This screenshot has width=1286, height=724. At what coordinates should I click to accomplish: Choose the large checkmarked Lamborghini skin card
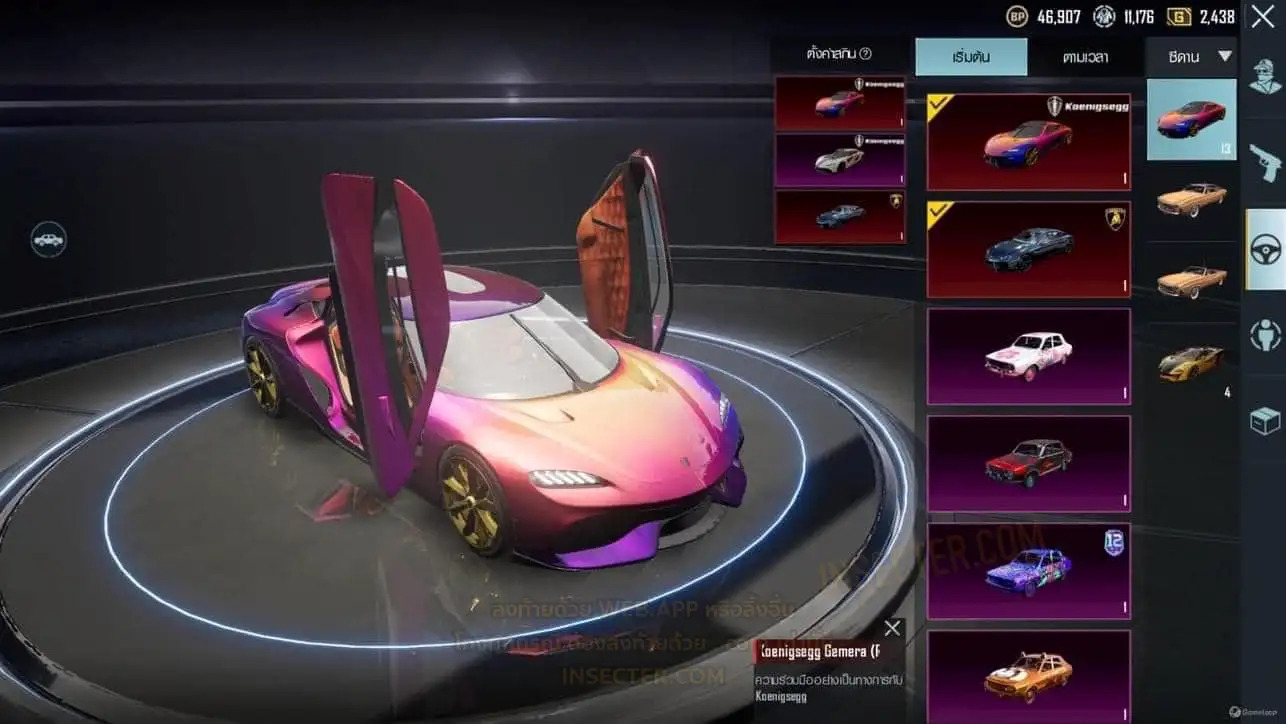[x=1028, y=250]
